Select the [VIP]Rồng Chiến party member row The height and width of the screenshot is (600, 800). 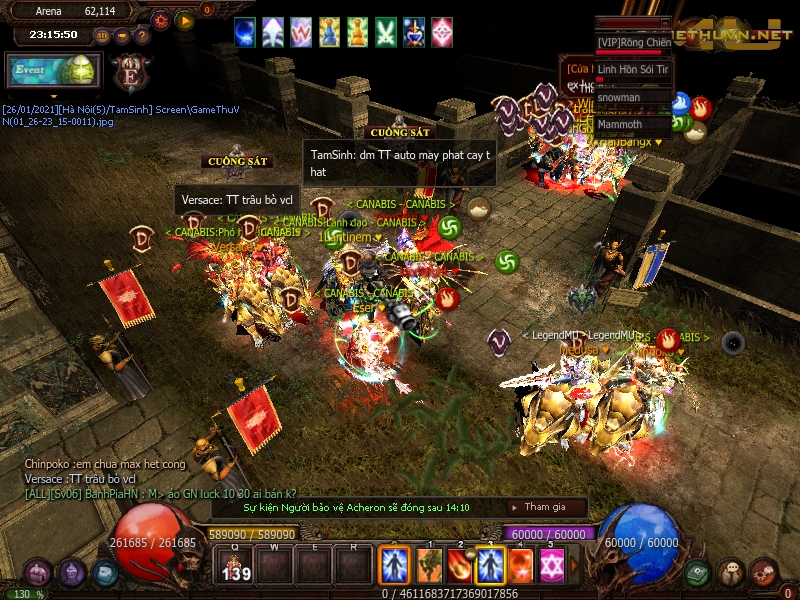click(x=634, y=42)
